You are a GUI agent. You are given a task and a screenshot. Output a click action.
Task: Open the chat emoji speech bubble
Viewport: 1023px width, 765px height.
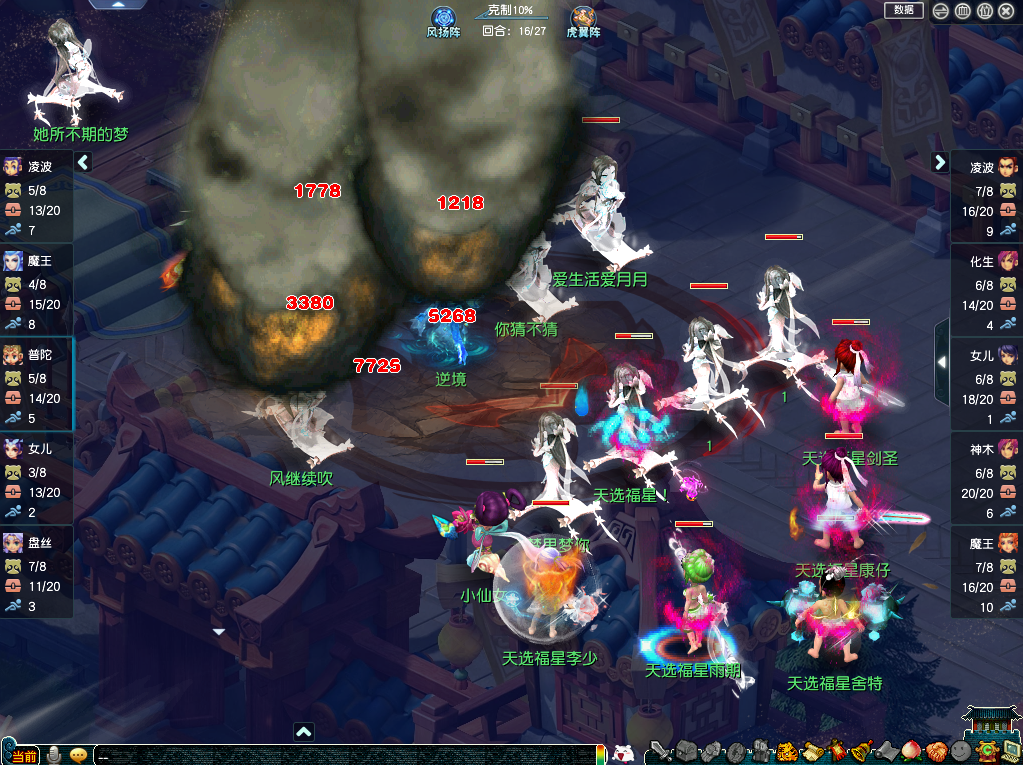78,754
